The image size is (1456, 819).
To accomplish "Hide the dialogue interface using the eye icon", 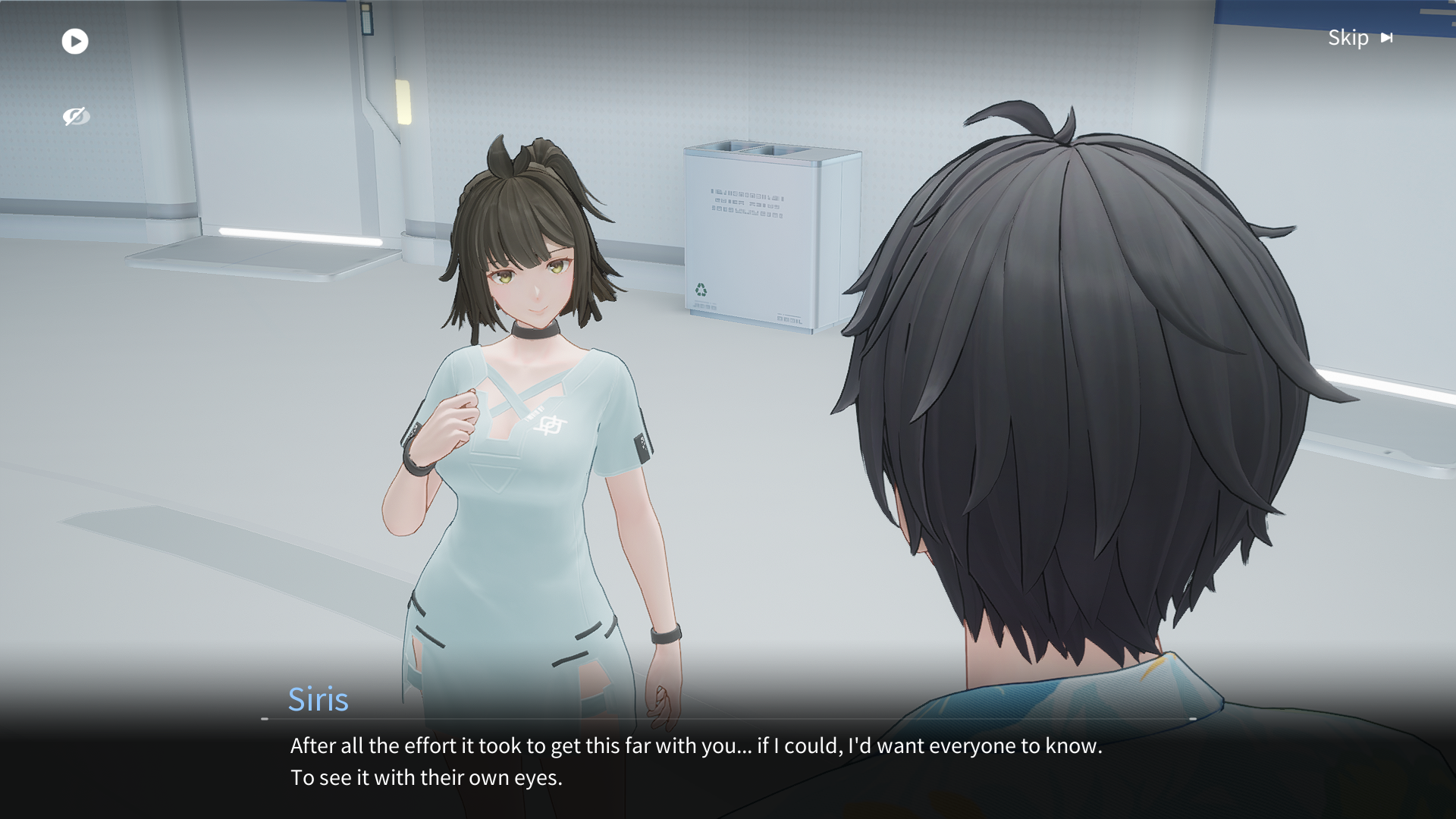I will [76, 116].
